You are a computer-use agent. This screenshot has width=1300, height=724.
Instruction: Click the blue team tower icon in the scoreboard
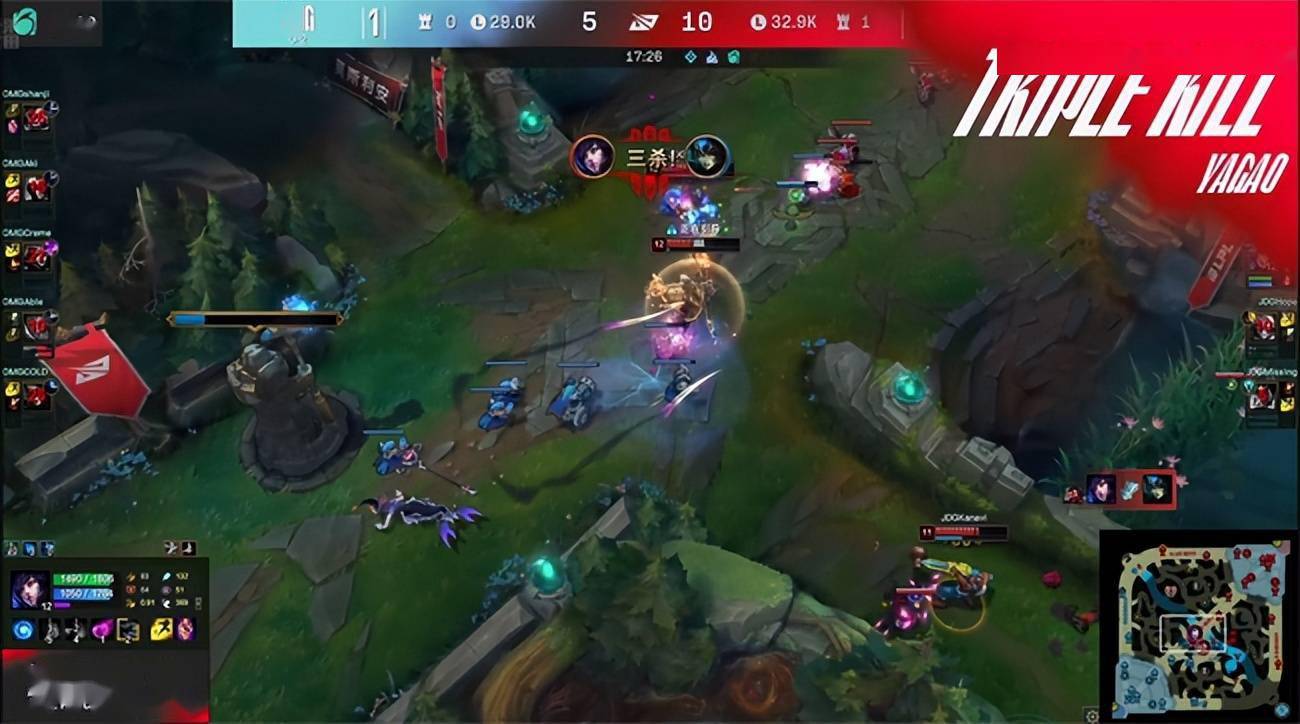click(x=424, y=20)
